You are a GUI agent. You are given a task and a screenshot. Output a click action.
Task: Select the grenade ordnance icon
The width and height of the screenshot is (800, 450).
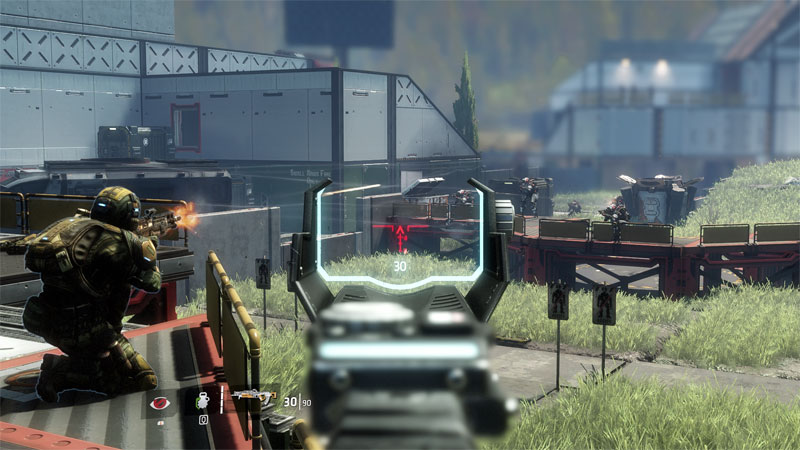[201, 401]
